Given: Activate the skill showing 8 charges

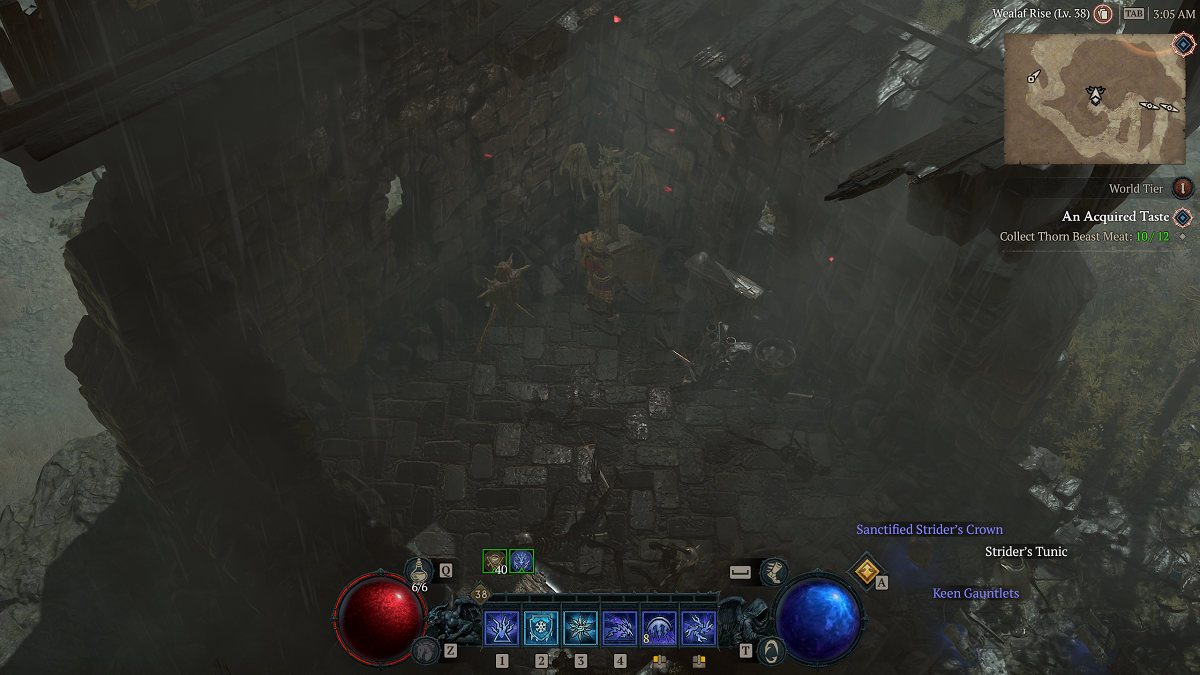Looking at the screenshot, I should (659, 629).
